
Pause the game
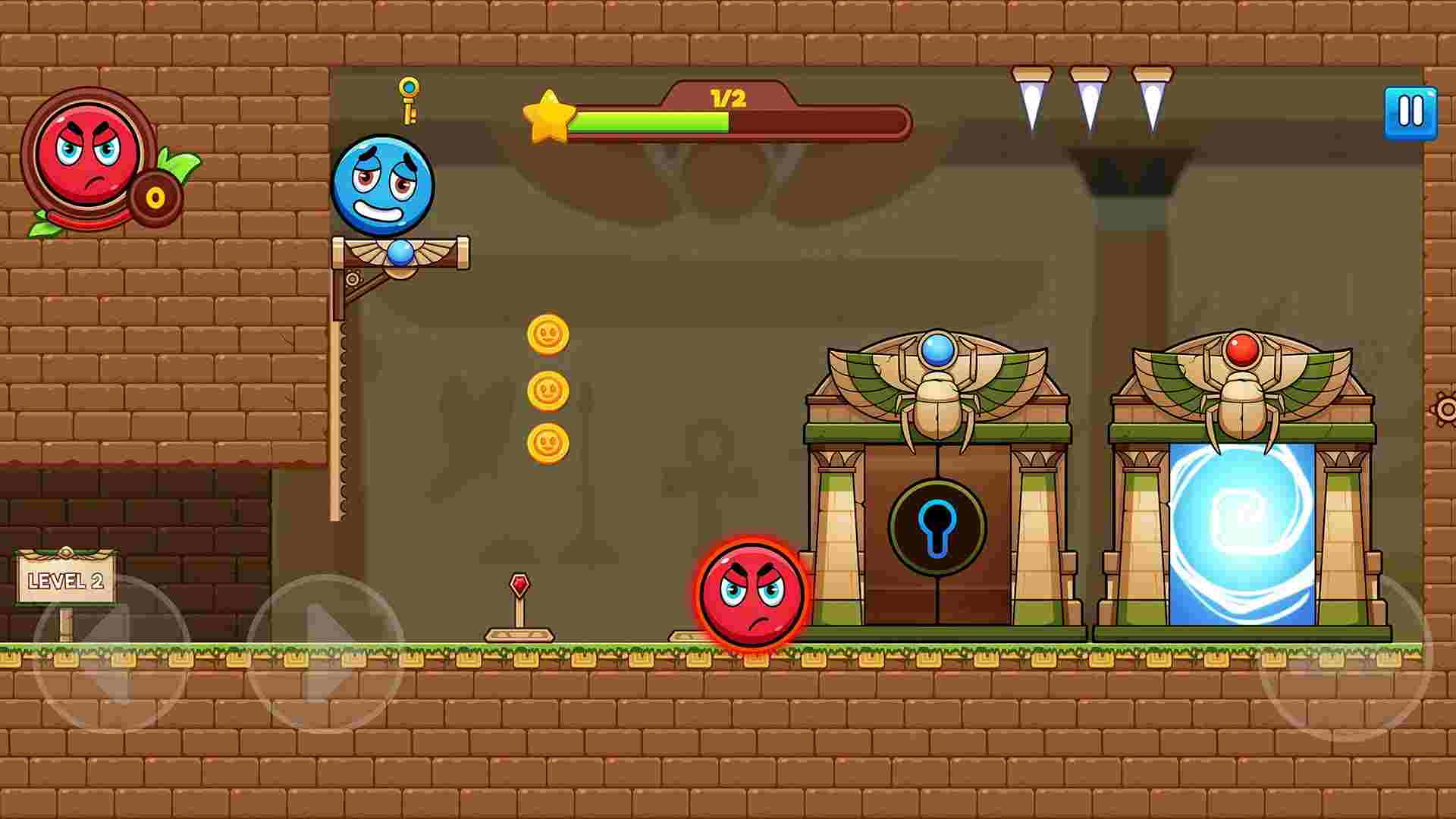1410,111
